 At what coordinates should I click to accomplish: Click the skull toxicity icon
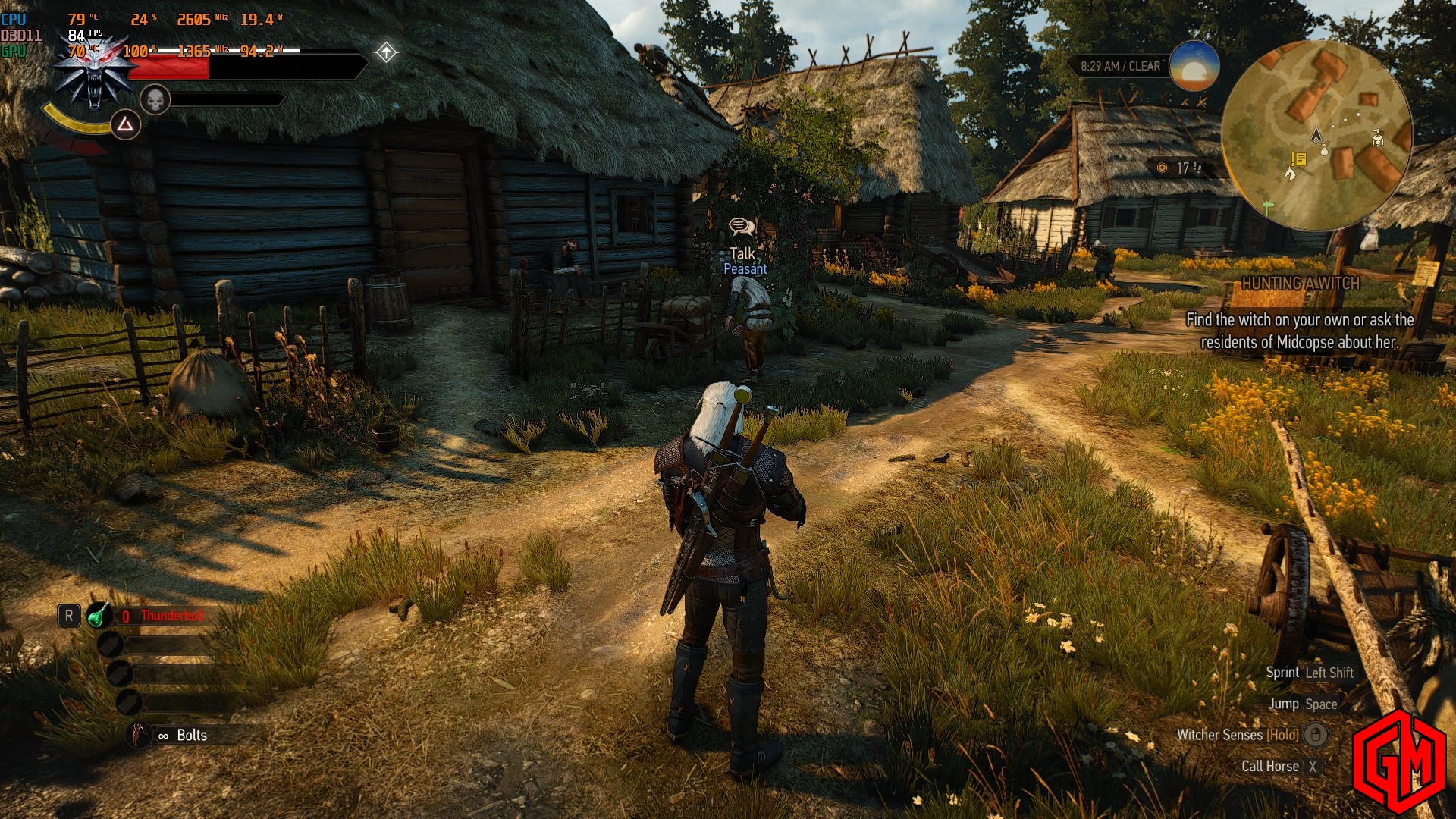click(x=155, y=99)
